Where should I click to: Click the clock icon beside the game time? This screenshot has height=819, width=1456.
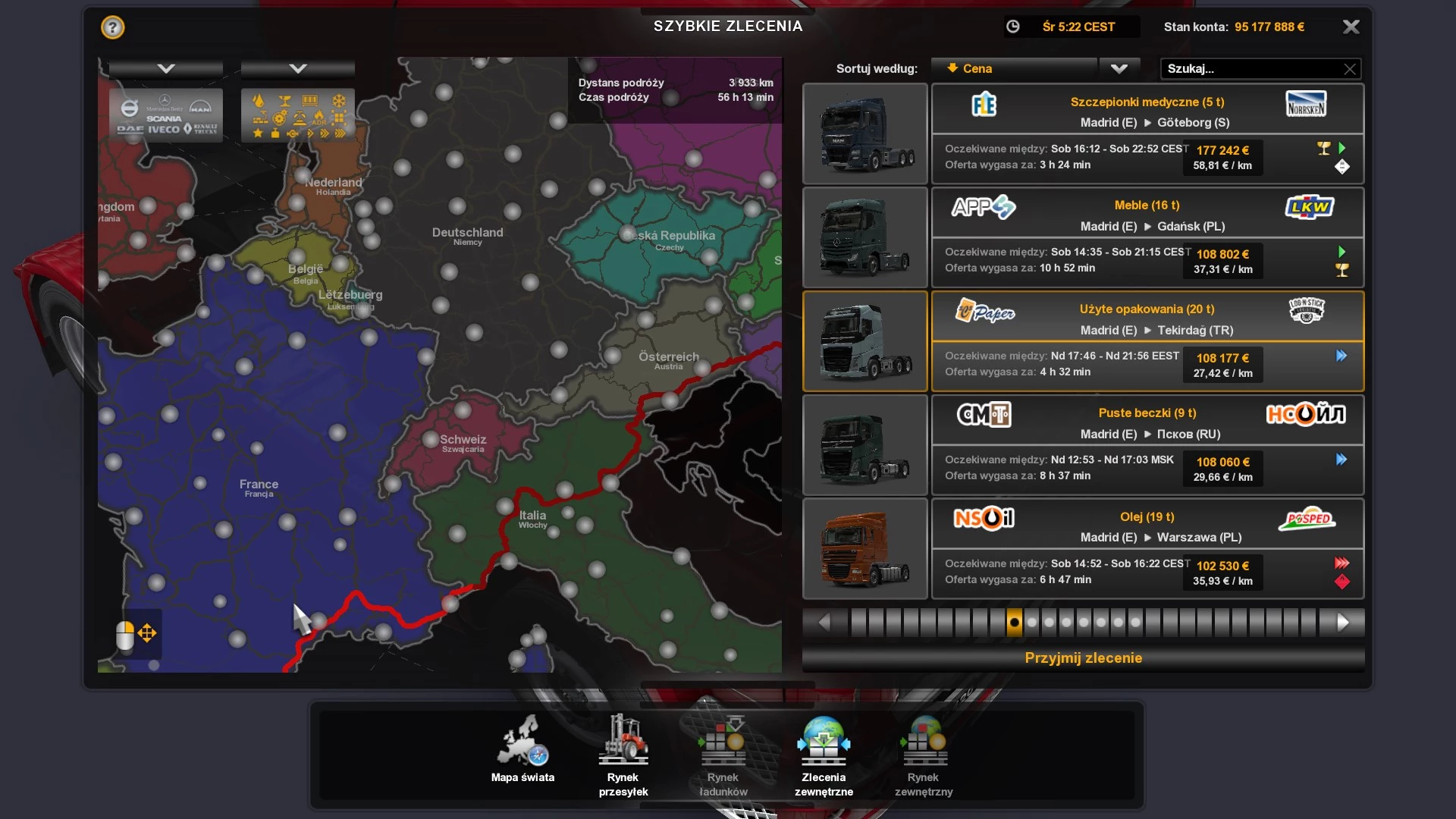[x=1014, y=27]
